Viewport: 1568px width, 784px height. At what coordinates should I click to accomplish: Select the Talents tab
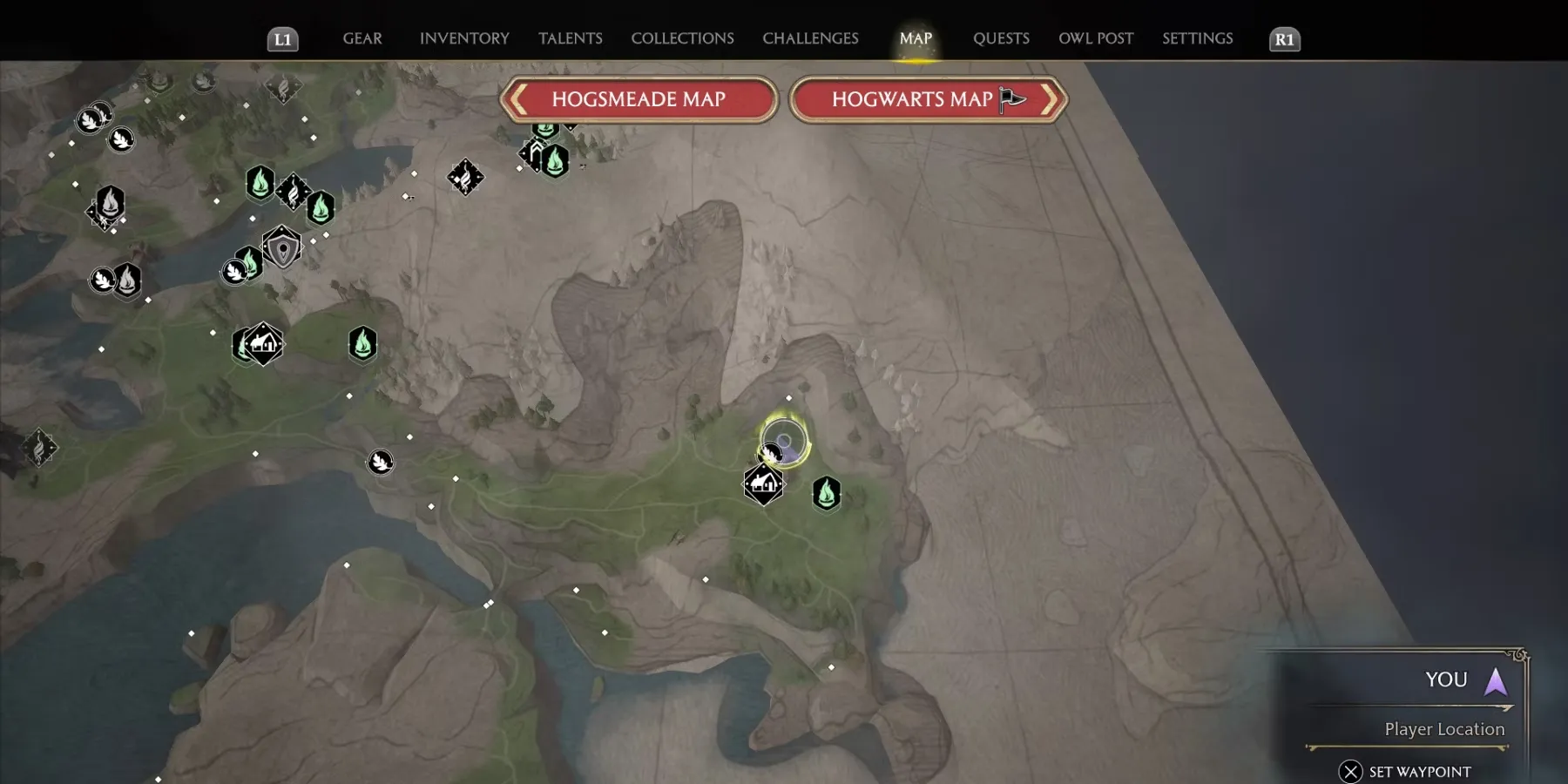tap(571, 38)
